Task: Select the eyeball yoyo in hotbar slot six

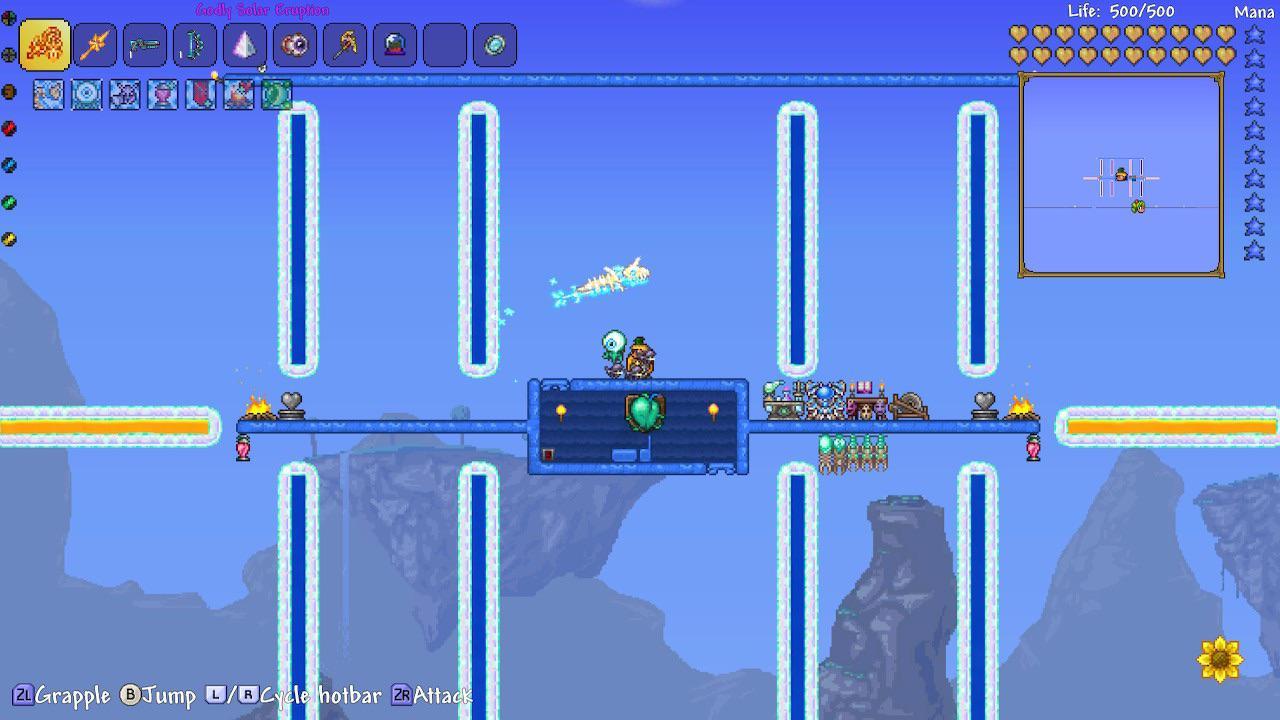Action: [294, 45]
